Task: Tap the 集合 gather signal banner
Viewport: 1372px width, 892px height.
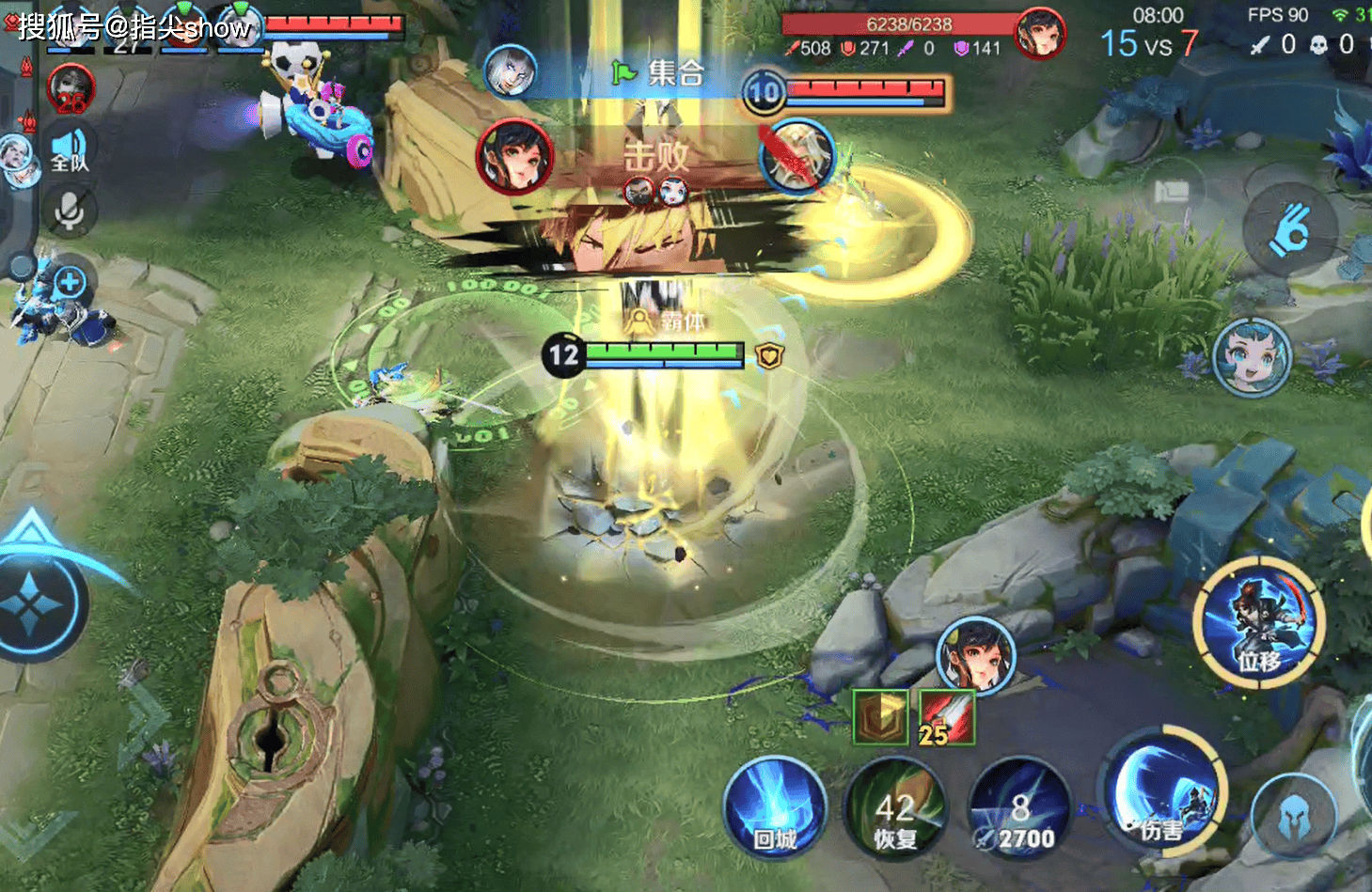Action: coord(658,73)
